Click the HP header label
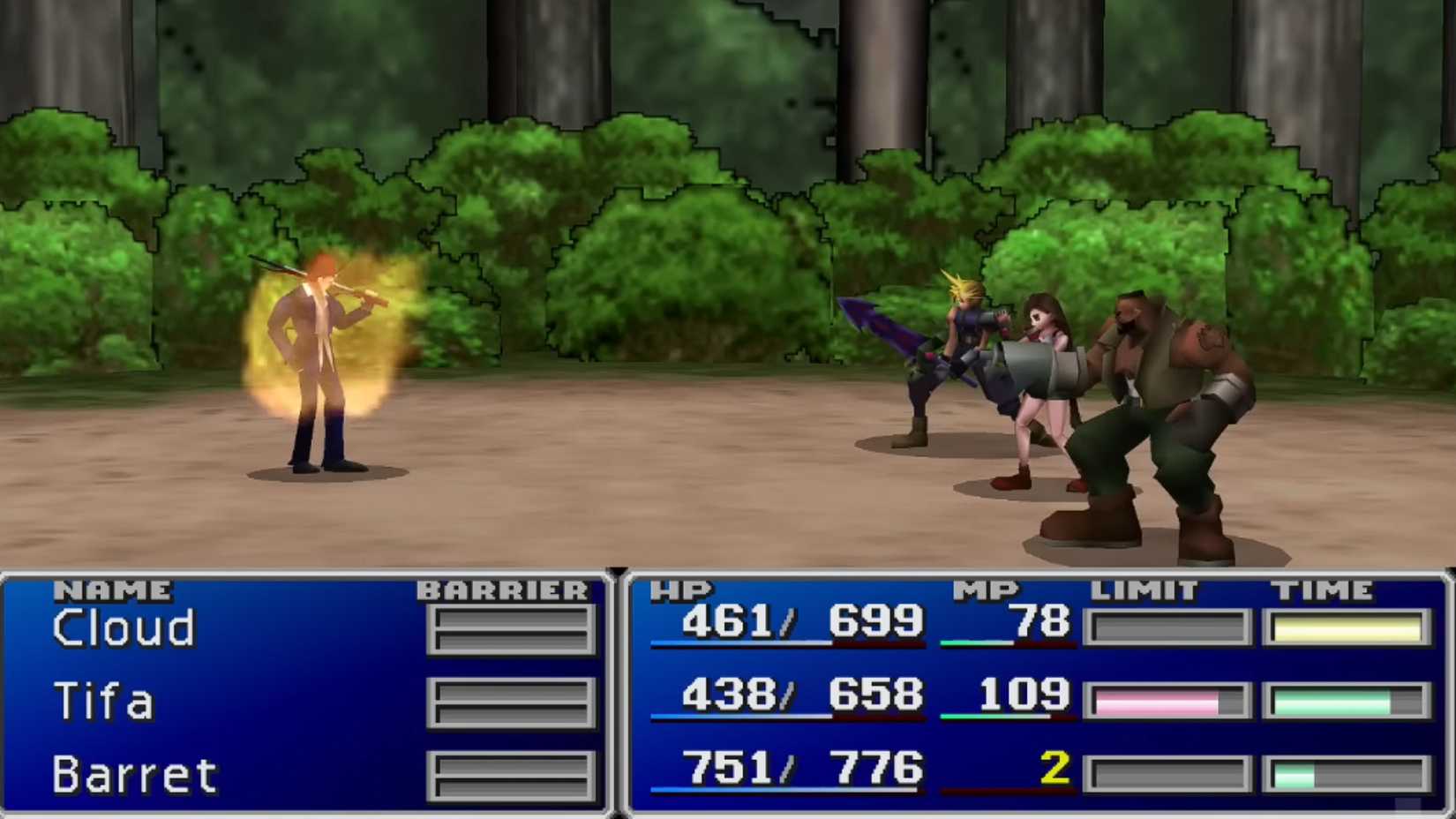This screenshot has width=1456, height=819. [x=681, y=590]
